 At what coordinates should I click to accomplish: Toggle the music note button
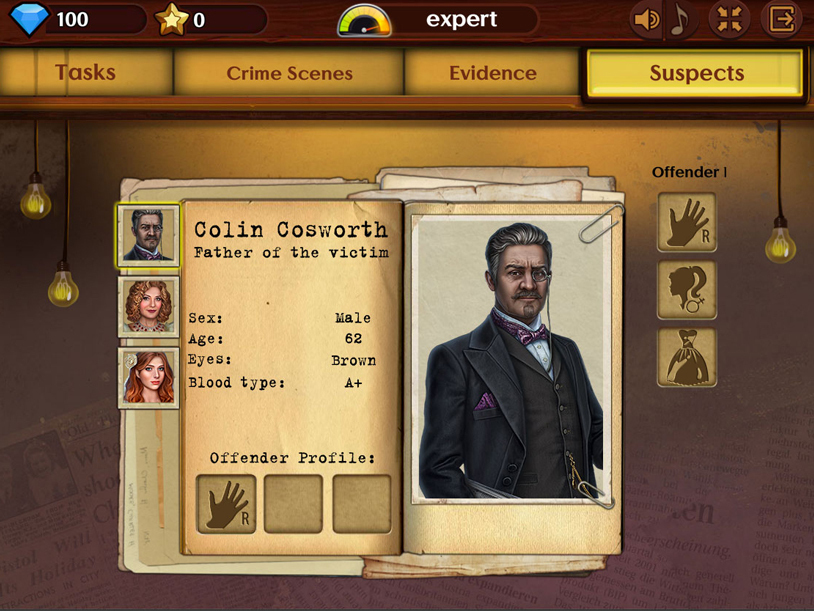[681, 19]
